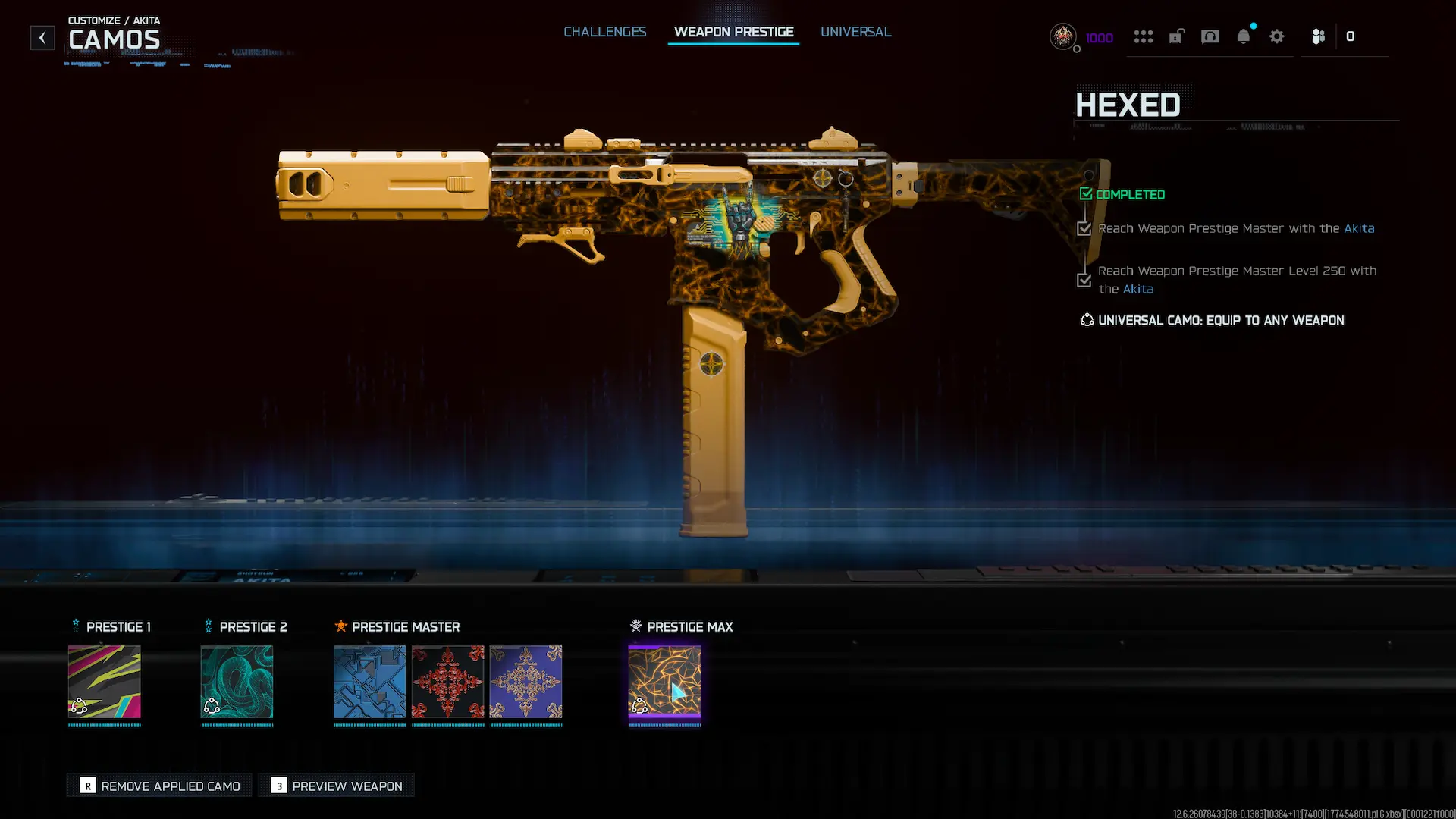Pick the blue geometric Prestige Master camo
Image resolution: width=1456 pixels, height=819 pixels.
(369, 682)
